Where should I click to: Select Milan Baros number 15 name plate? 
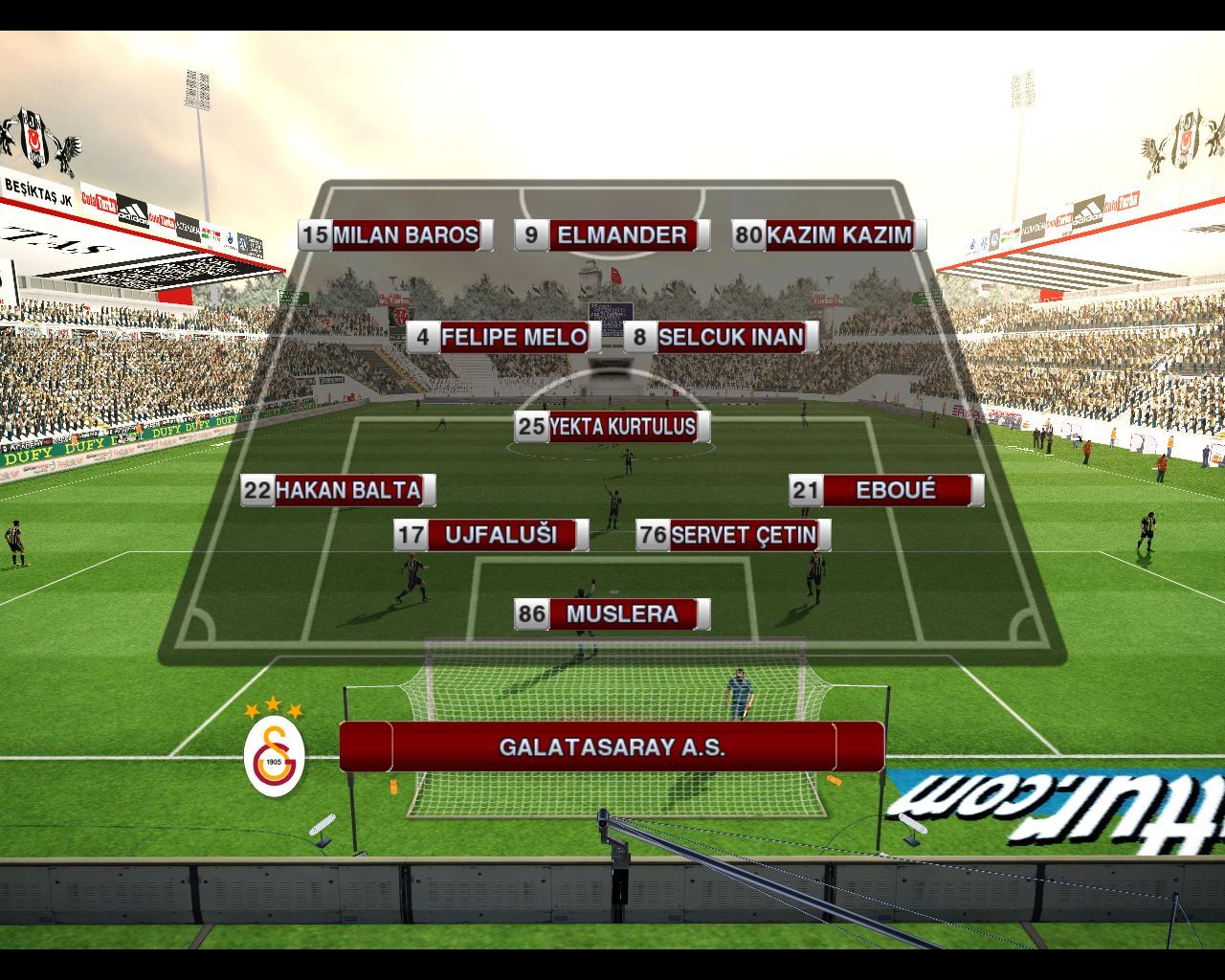[395, 235]
